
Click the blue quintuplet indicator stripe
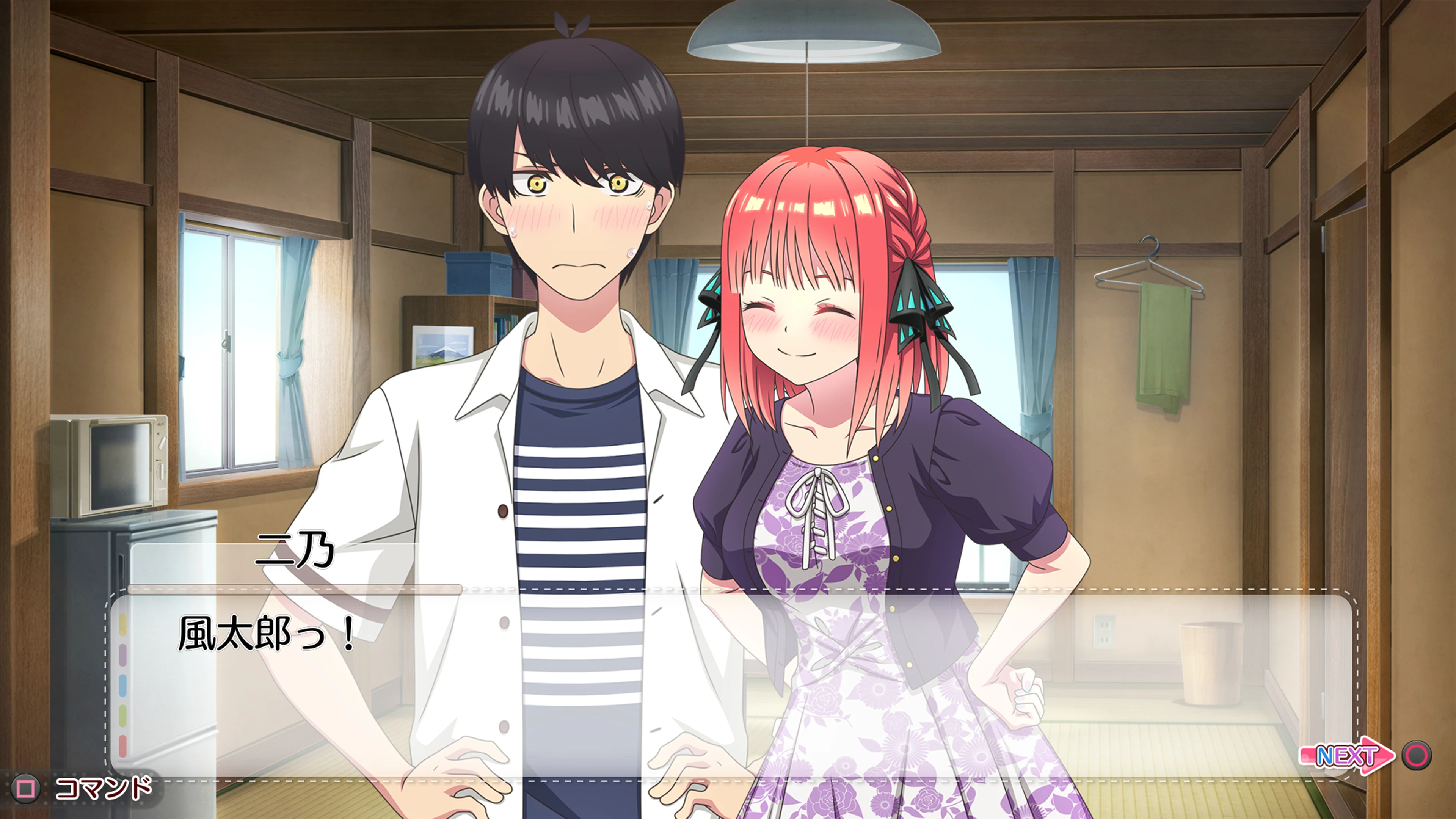(x=123, y=685)
